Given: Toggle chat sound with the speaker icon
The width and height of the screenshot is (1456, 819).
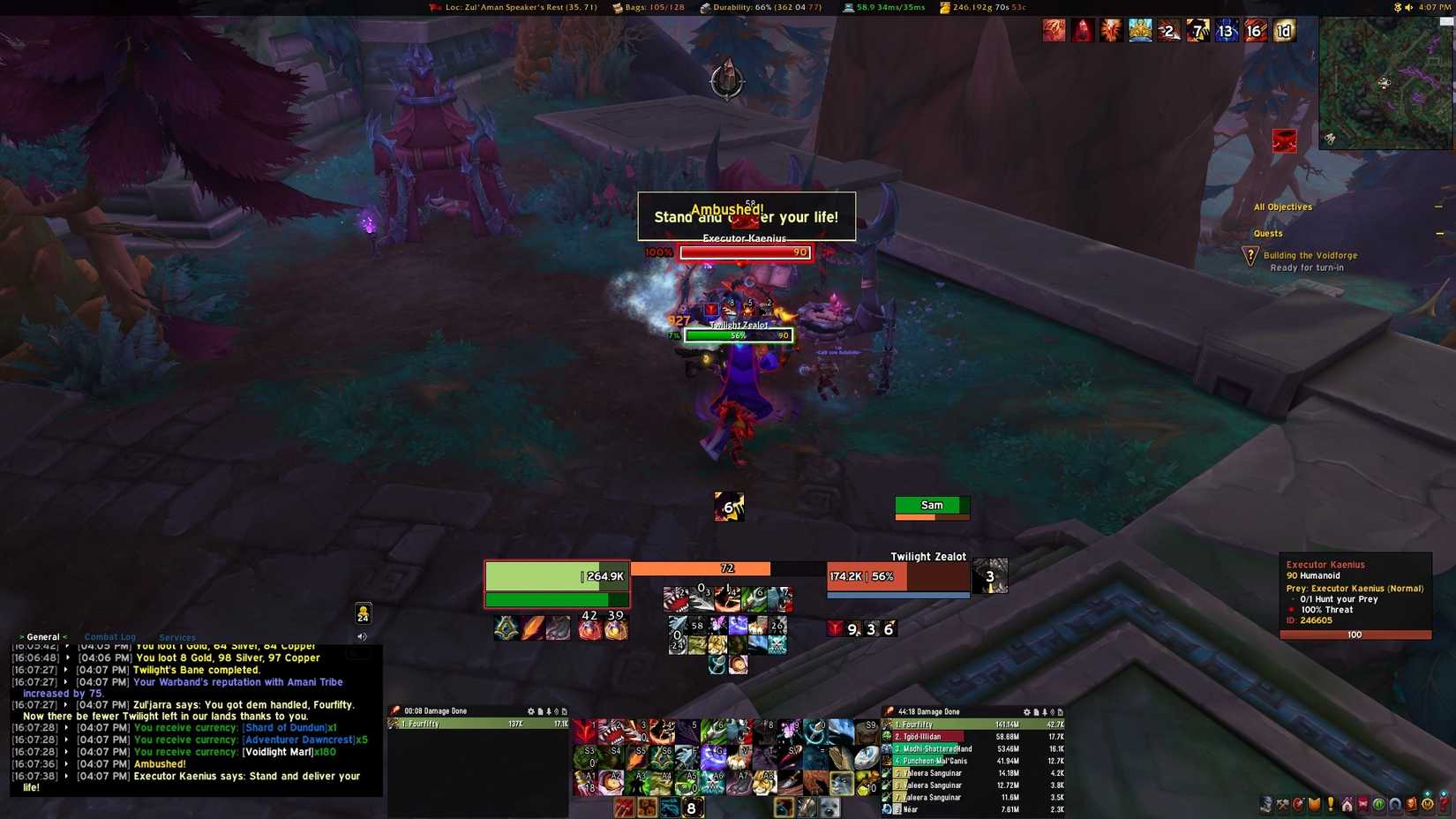Looking at the screenshot, I should (362, 635).
